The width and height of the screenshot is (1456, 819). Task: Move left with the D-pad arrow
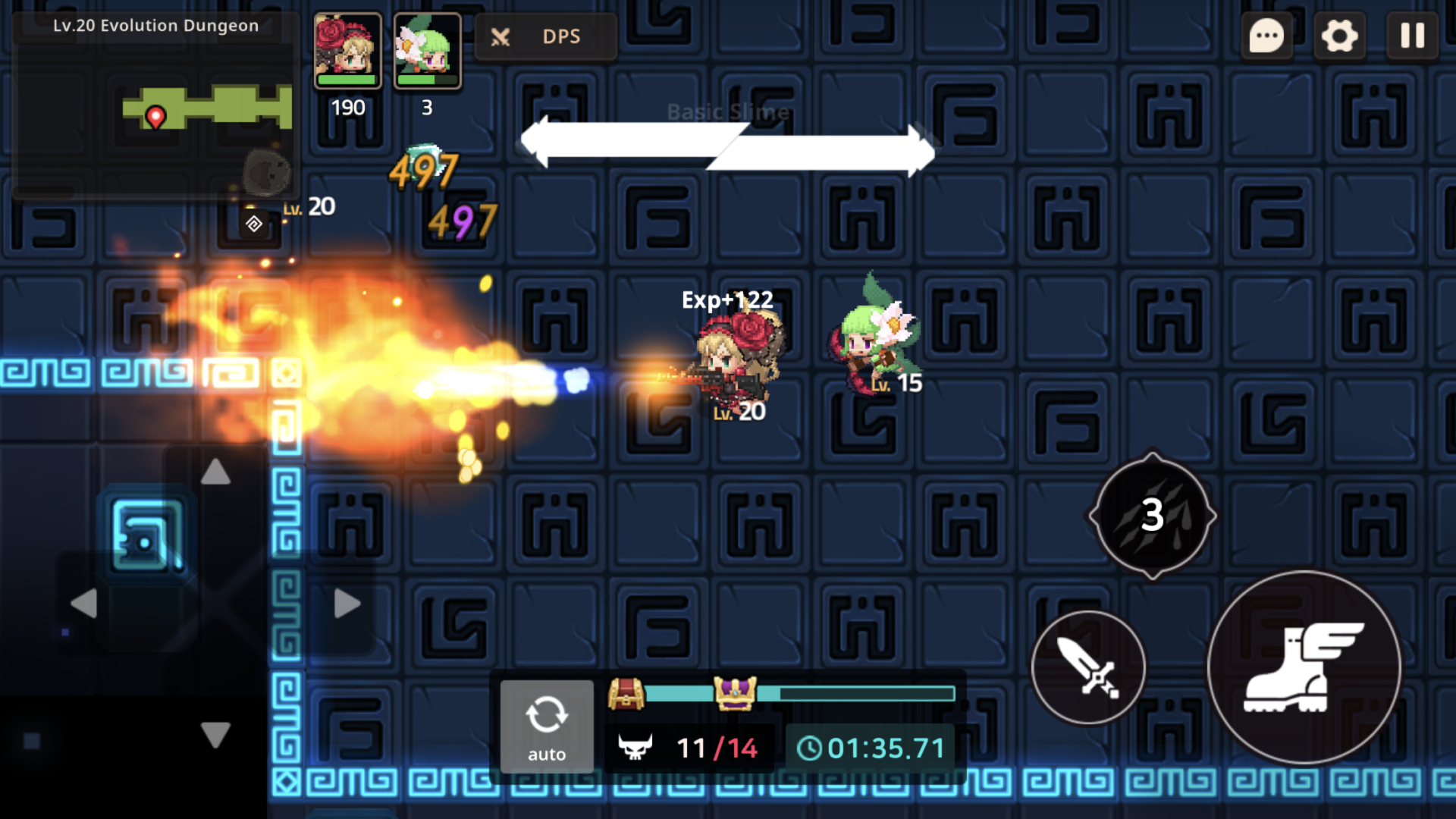83,604
